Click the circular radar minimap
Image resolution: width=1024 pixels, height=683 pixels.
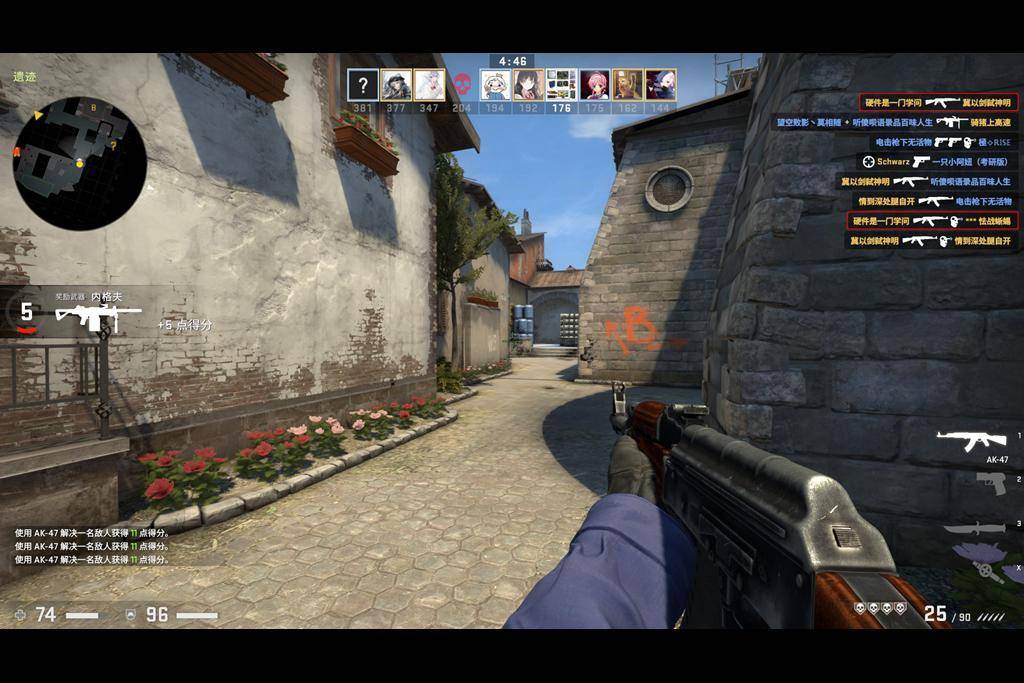pos(79,163)
